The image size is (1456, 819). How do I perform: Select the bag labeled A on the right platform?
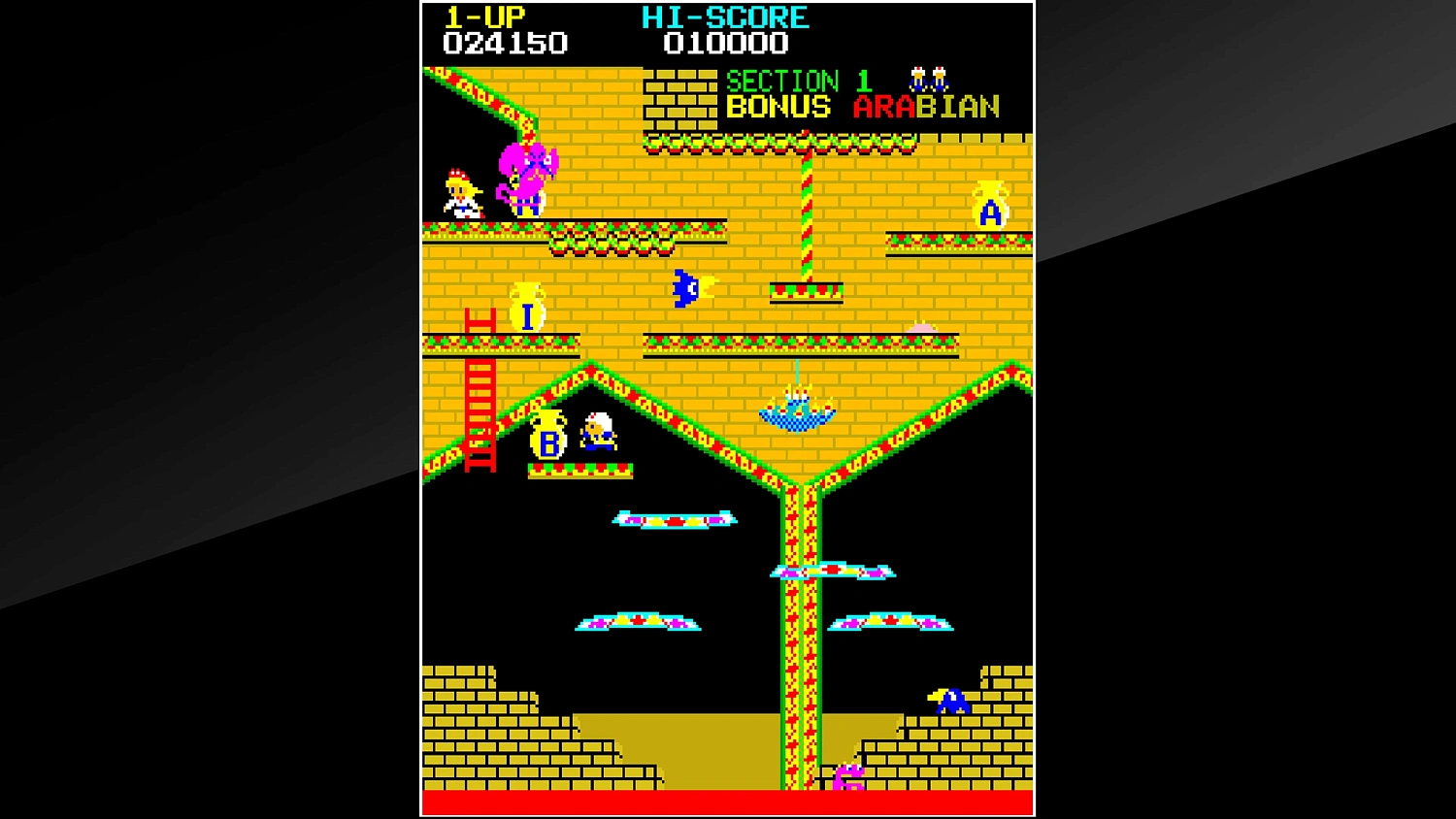[989, 204]
